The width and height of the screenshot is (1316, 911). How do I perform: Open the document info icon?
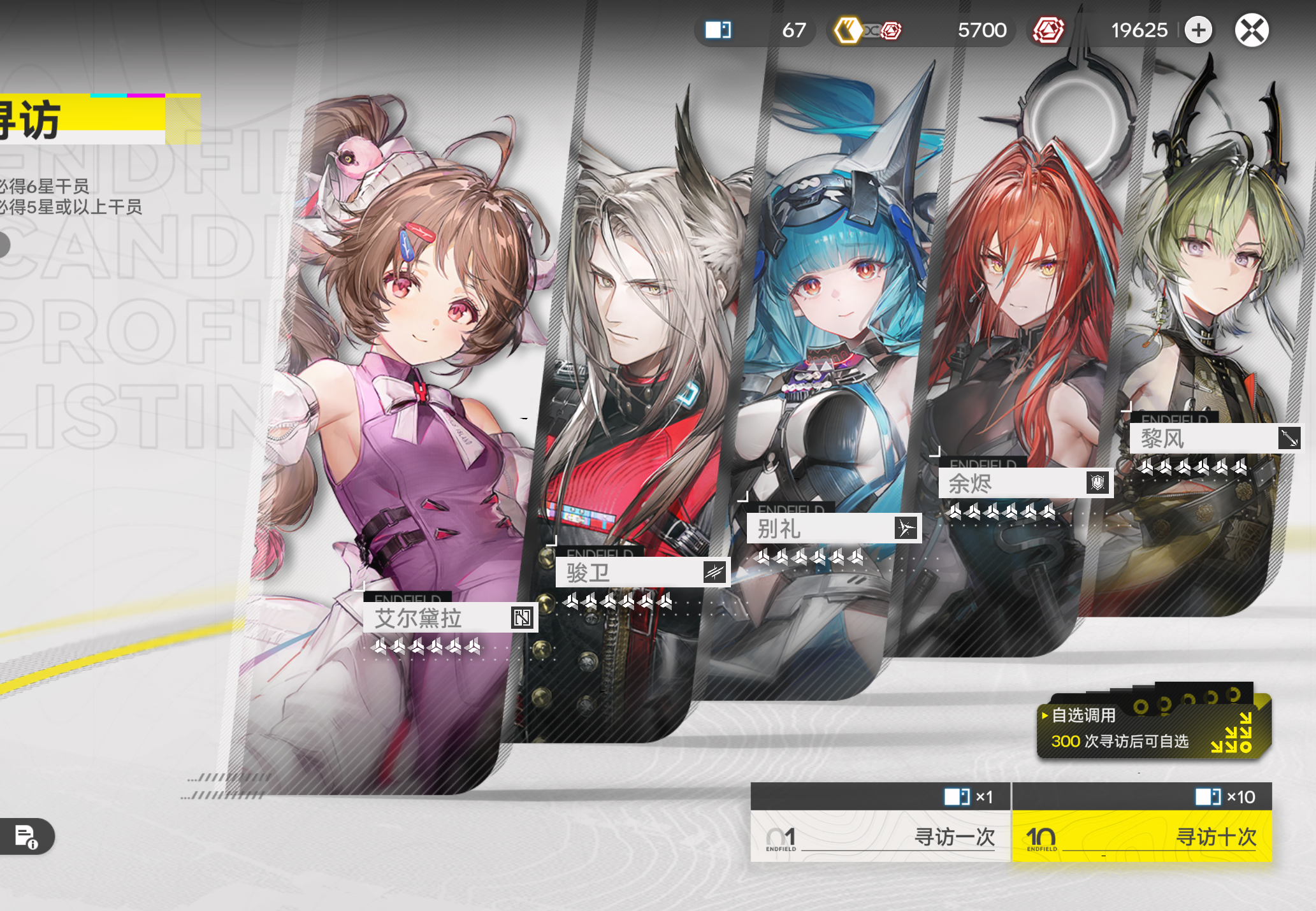[27, 836]
